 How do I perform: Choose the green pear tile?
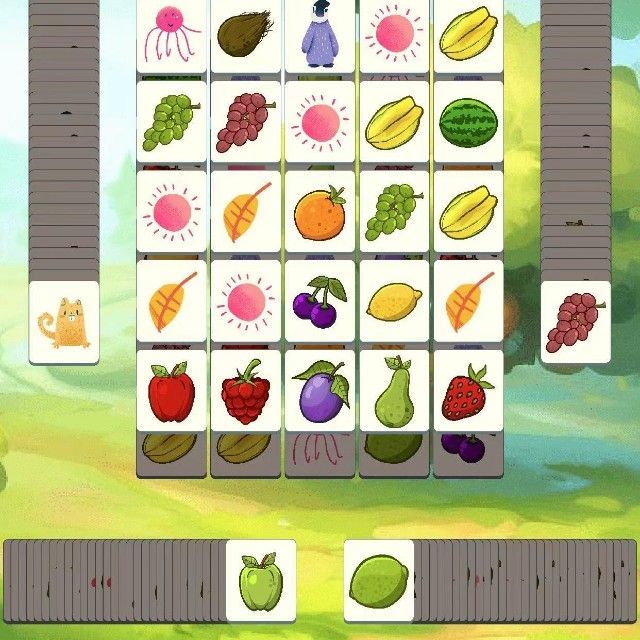pyautogui.click(x=393, y=391)
